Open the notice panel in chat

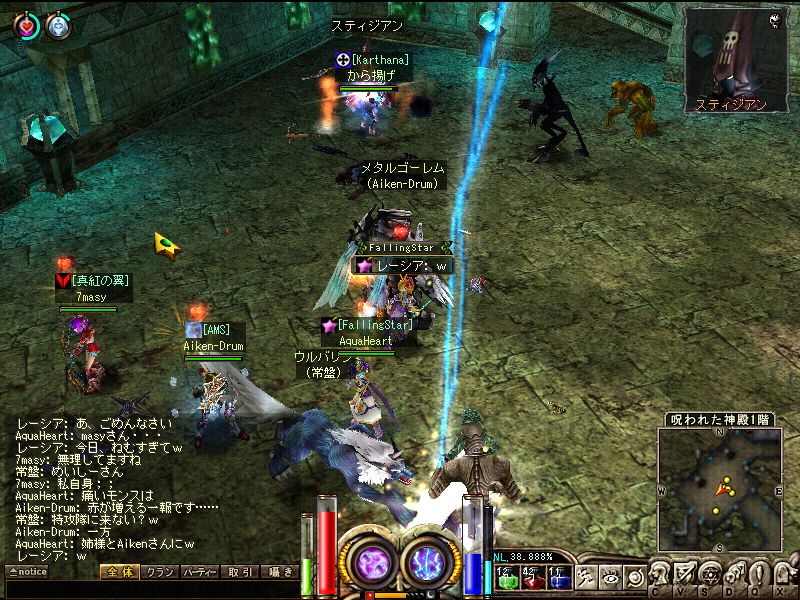tap(26, 572)
